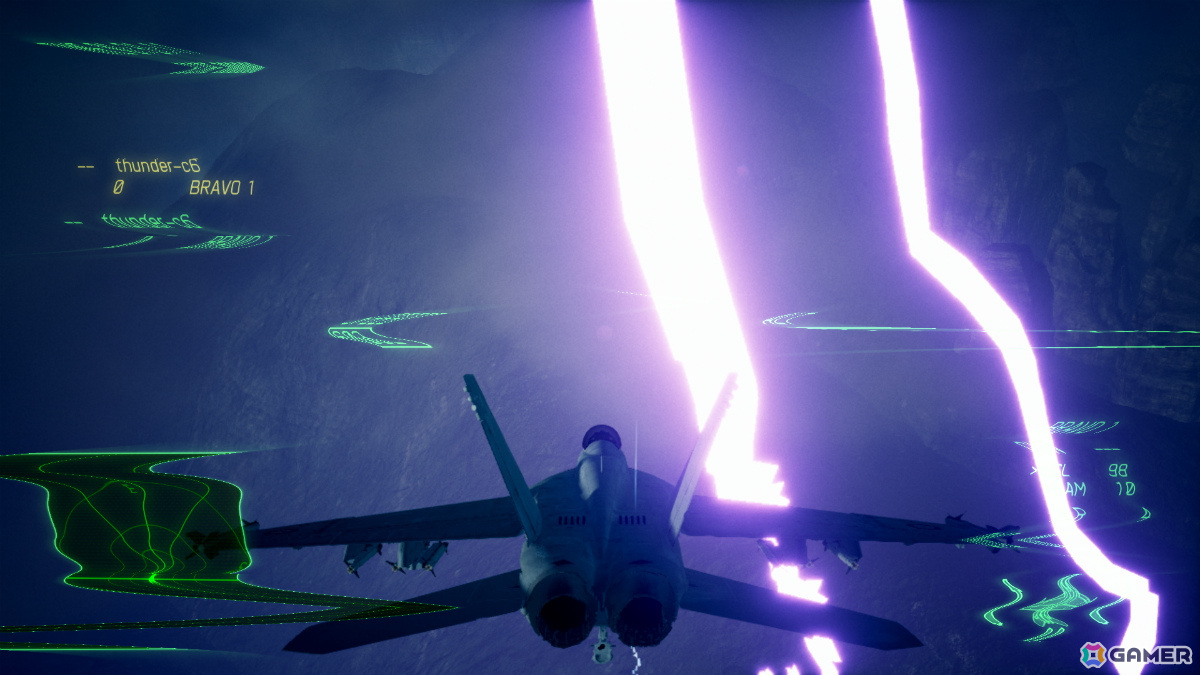
Task: Select the thunder-c6 BRAVO 1 player entry
Action: pyautogui.click(x=165, y=176)
